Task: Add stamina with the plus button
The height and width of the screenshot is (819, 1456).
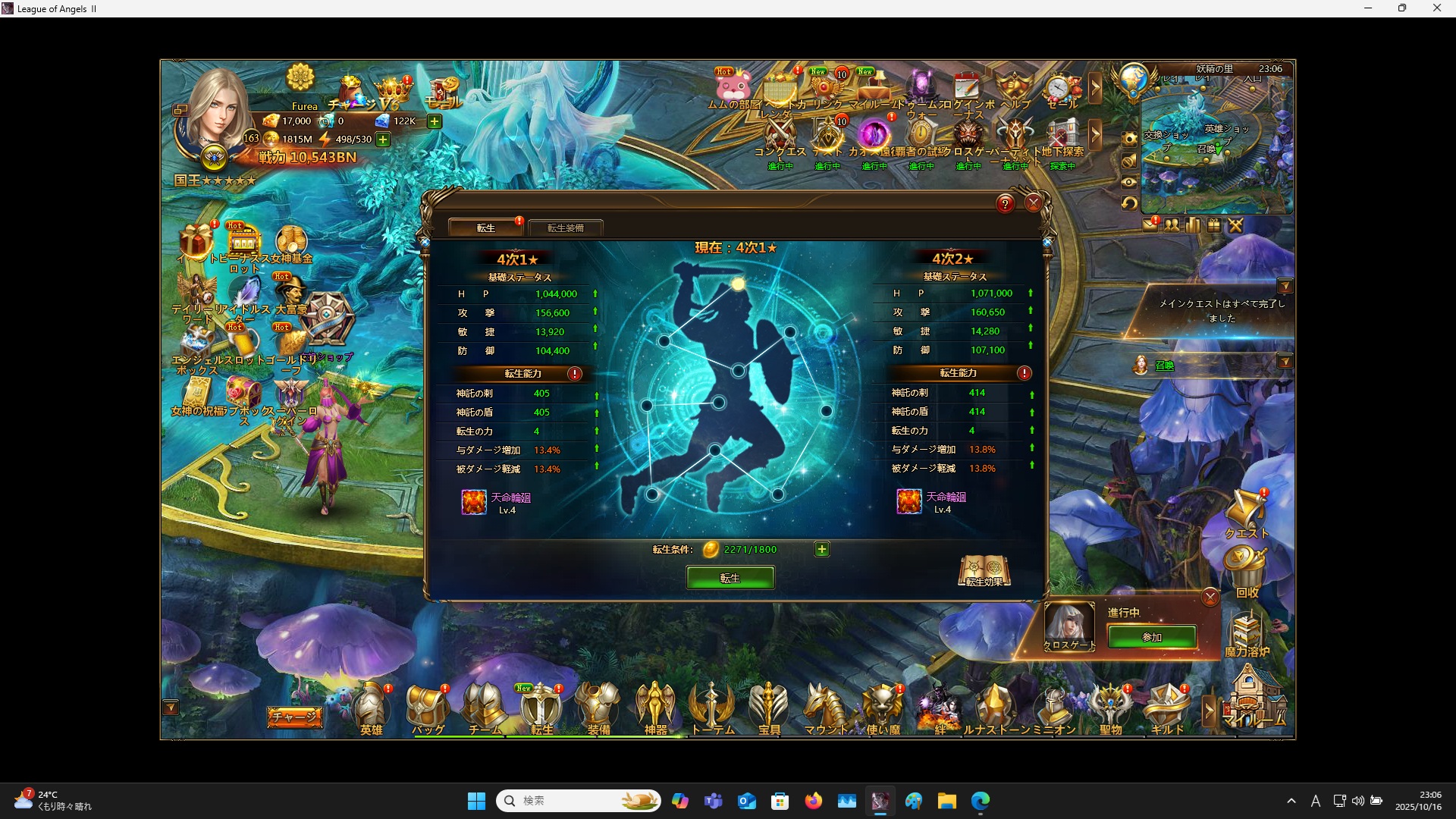Action: pos(384,140)
